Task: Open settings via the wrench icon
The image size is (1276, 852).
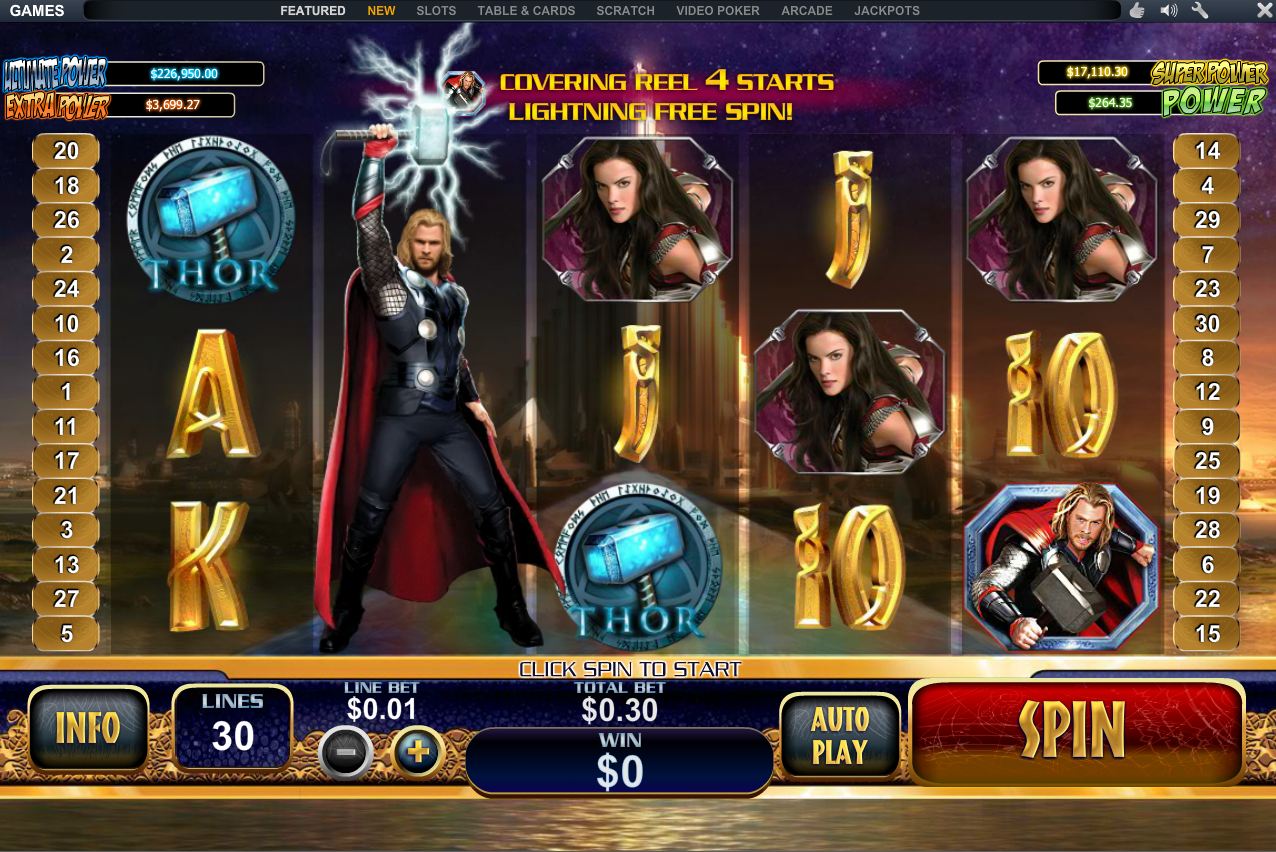Action: [1200, 11]
